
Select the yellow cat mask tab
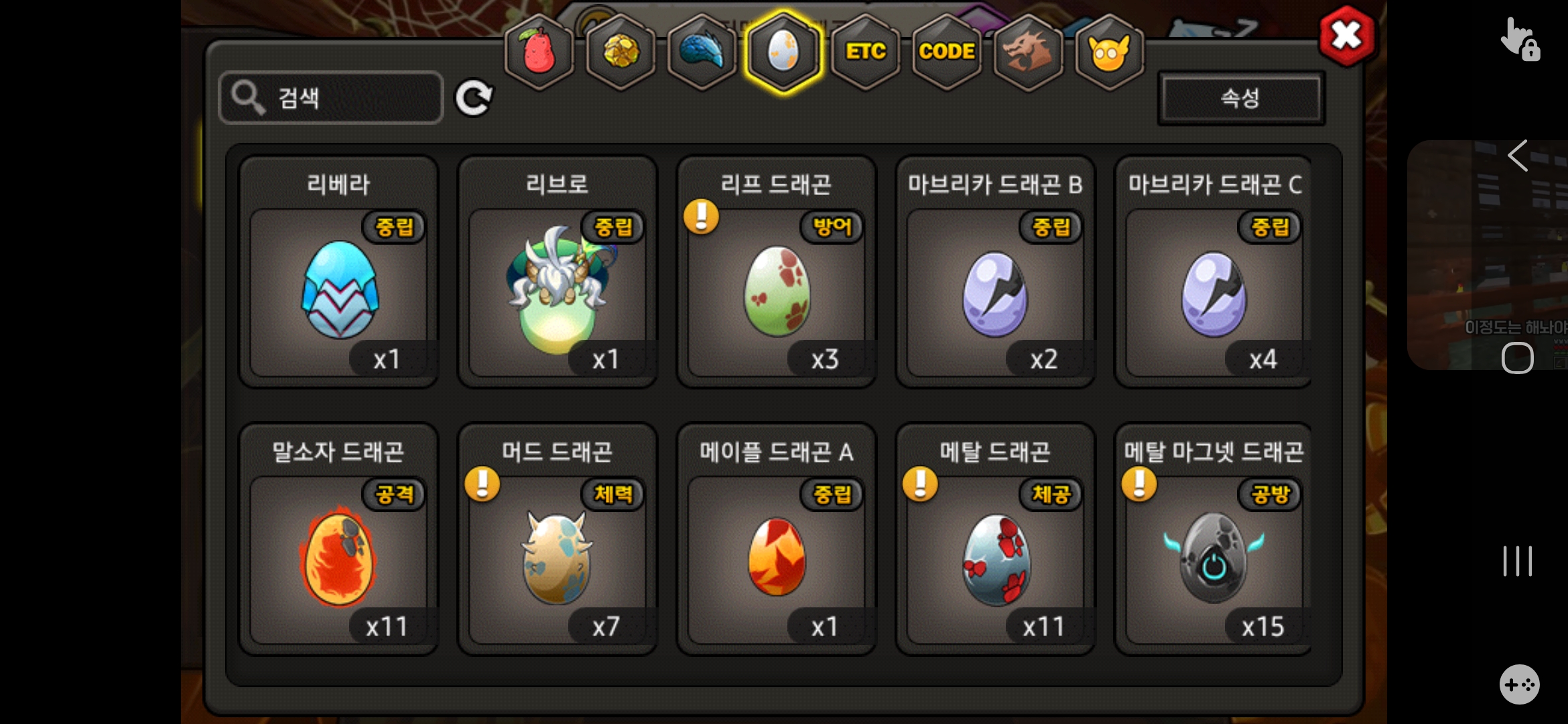(1109, 52)
